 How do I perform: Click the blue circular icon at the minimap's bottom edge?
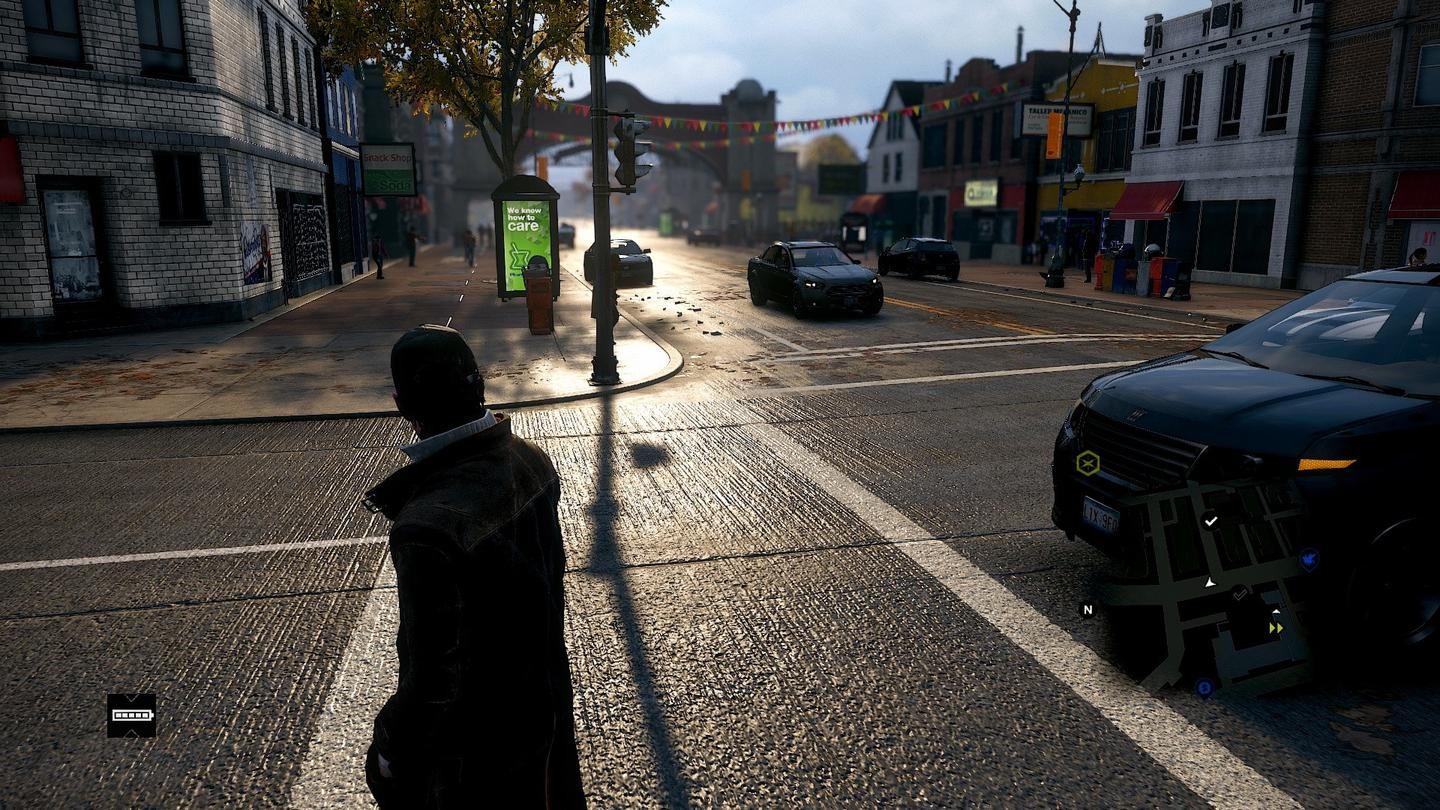pos(1203,686)
